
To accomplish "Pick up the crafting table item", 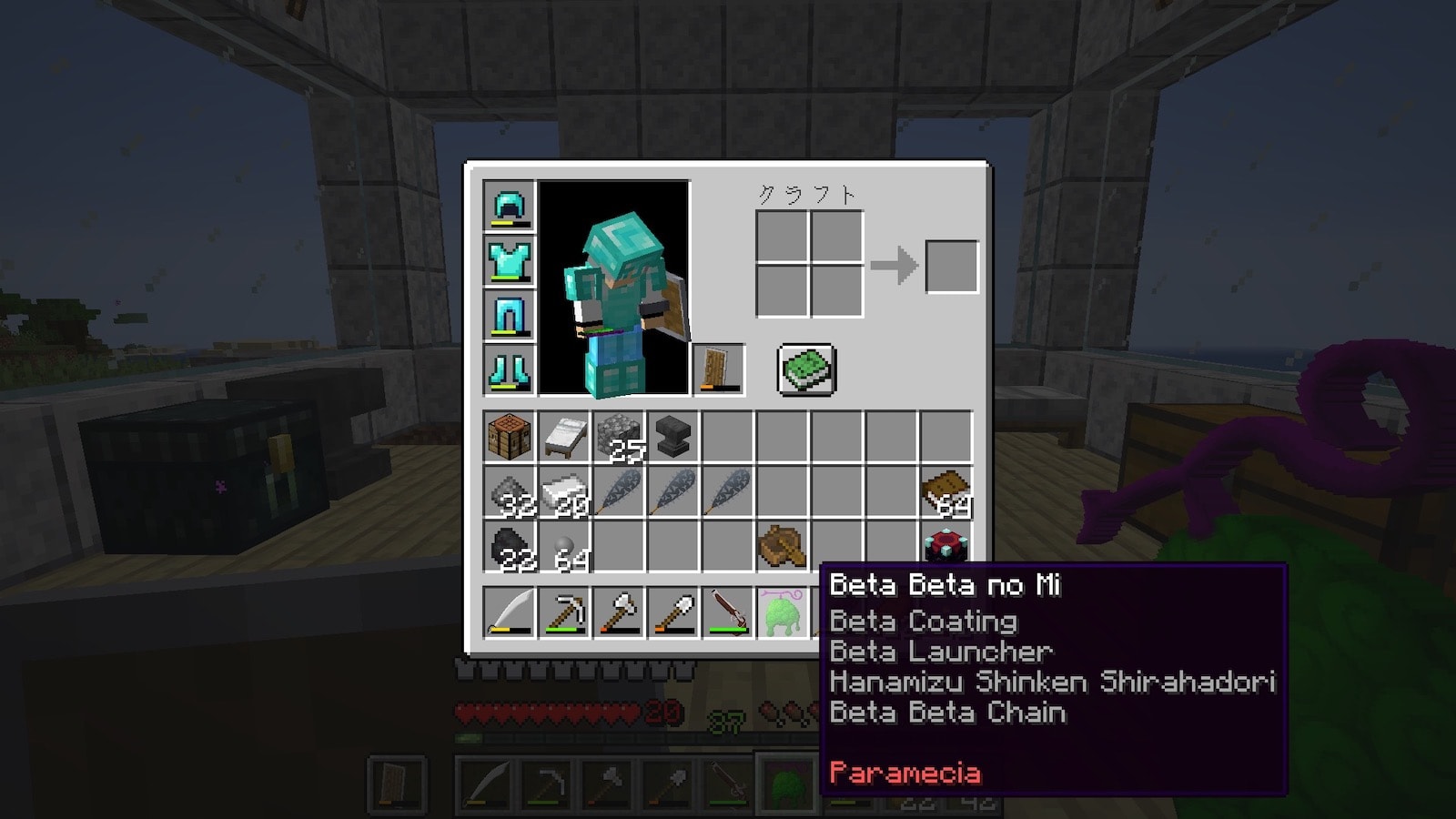I will click(510, 438).
